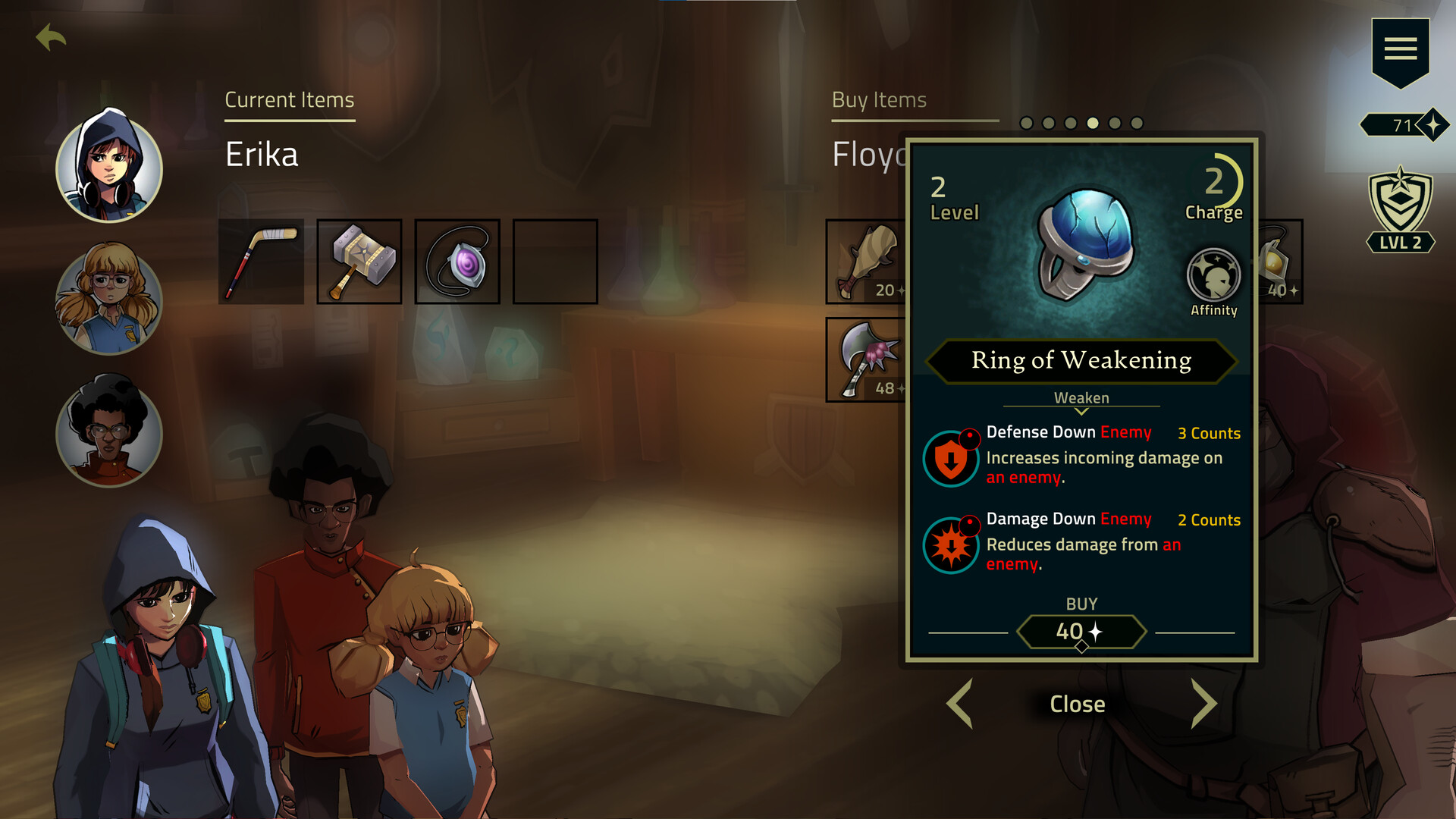Select Erika's portrait icon
Viewport: 1456px width, 819px height.
pos(108,170)
